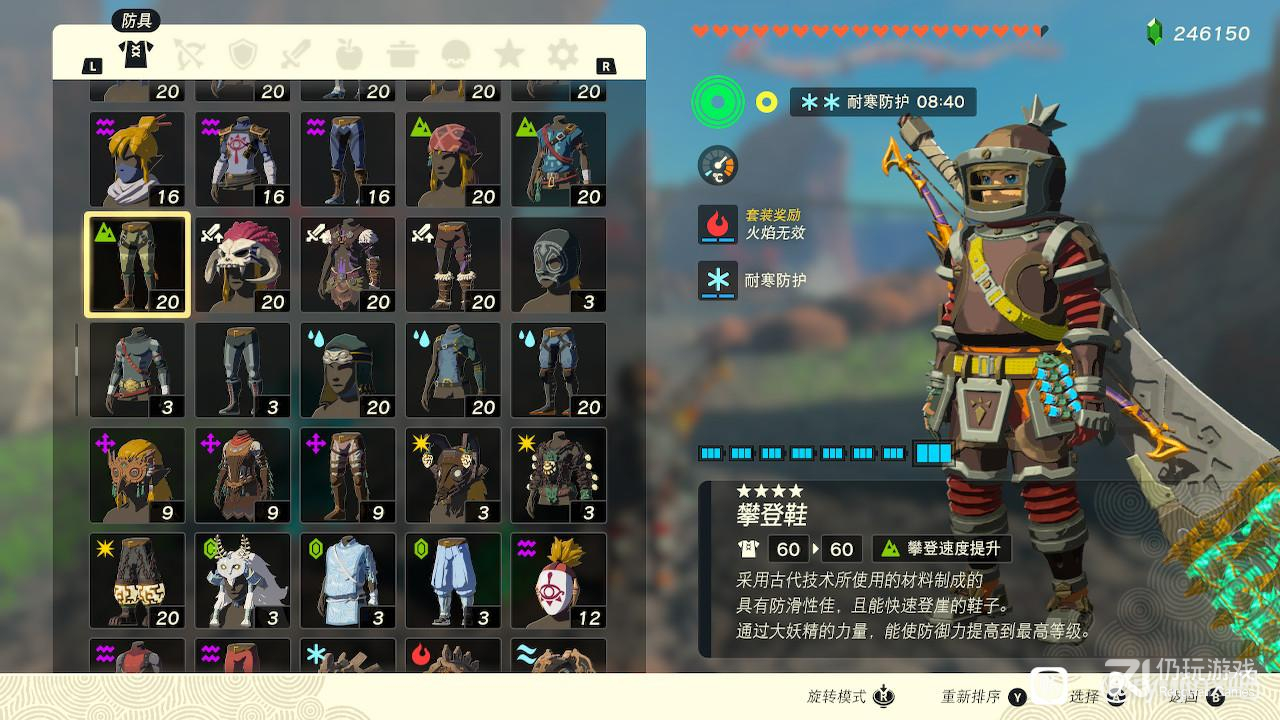Select the golden bird-beak glide mask
The width and height of the screenshot is (1280, 720).
(137, 476)
